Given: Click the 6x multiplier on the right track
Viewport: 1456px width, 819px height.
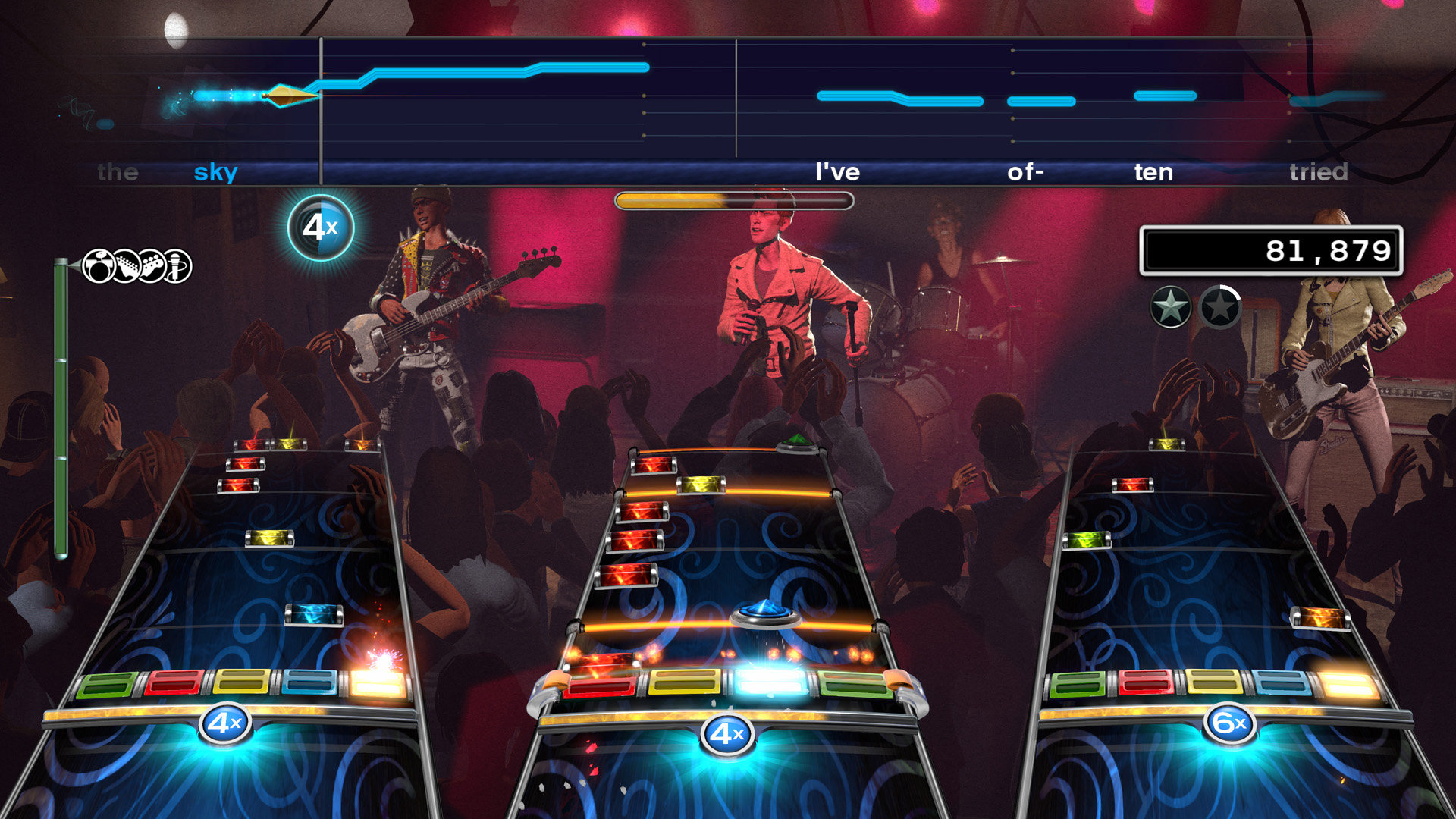Looking at the screenshot, I should [x=1232, y=723].
